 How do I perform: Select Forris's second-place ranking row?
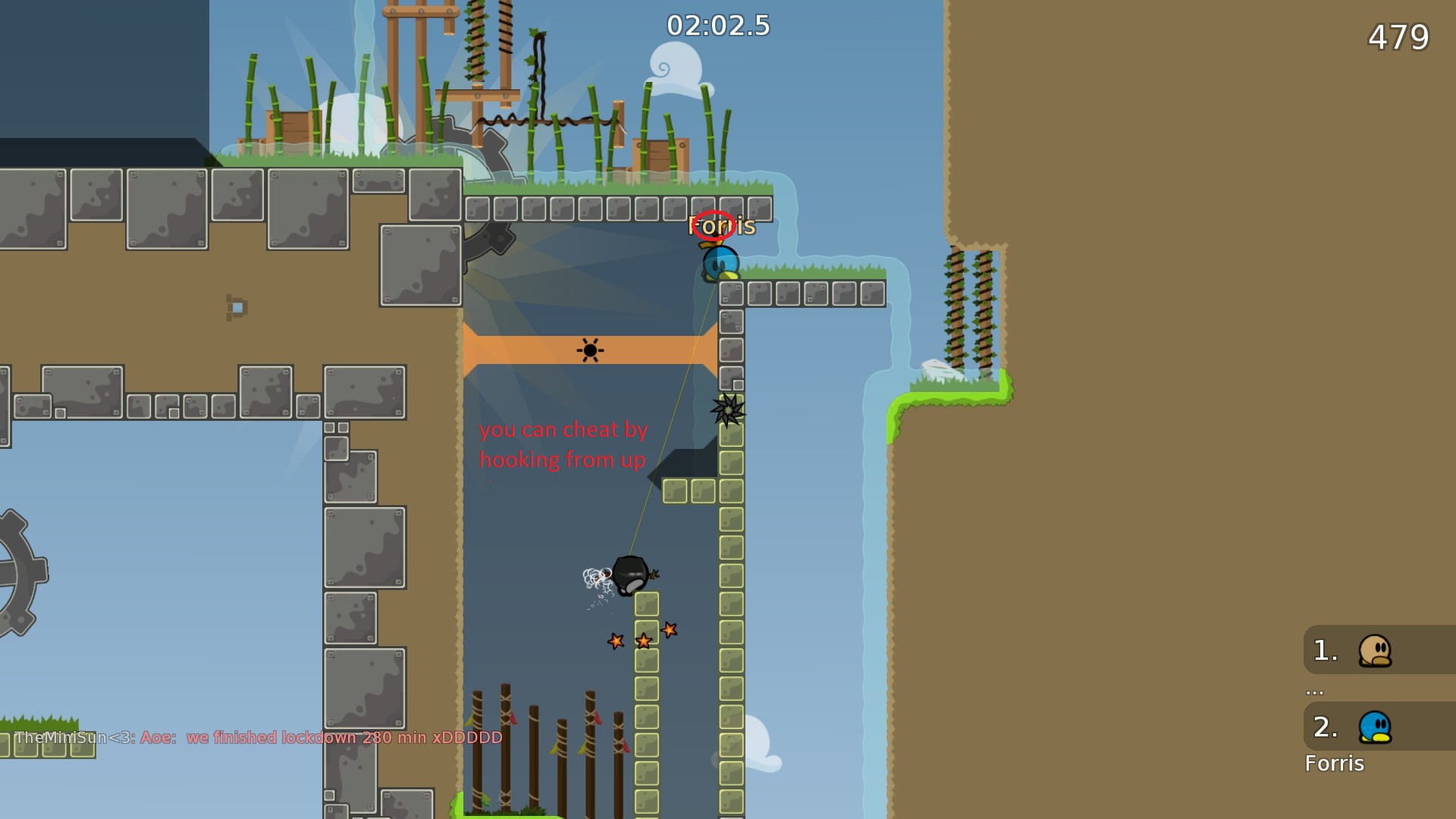pyautogui.click(x=1377, y=727)
